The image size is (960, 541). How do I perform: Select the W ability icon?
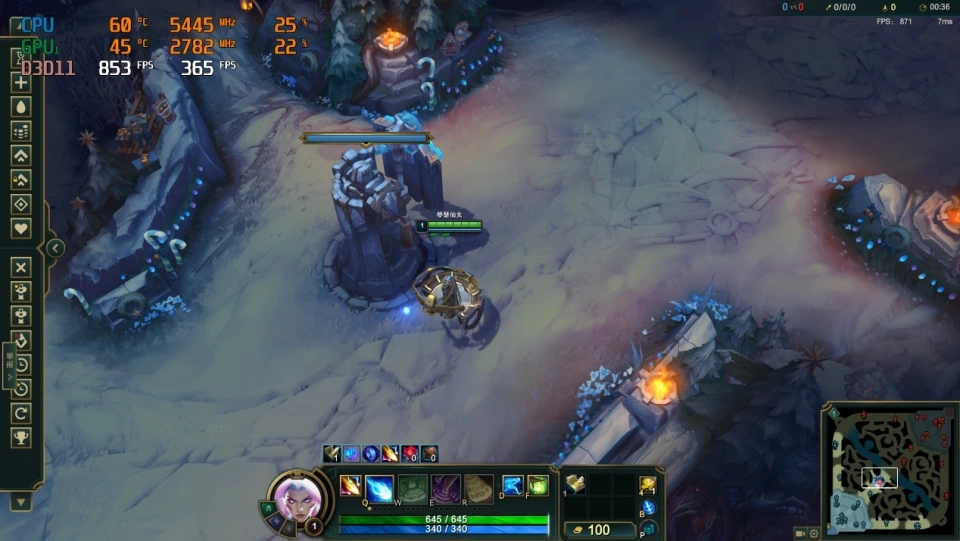(x=412, y=488)
